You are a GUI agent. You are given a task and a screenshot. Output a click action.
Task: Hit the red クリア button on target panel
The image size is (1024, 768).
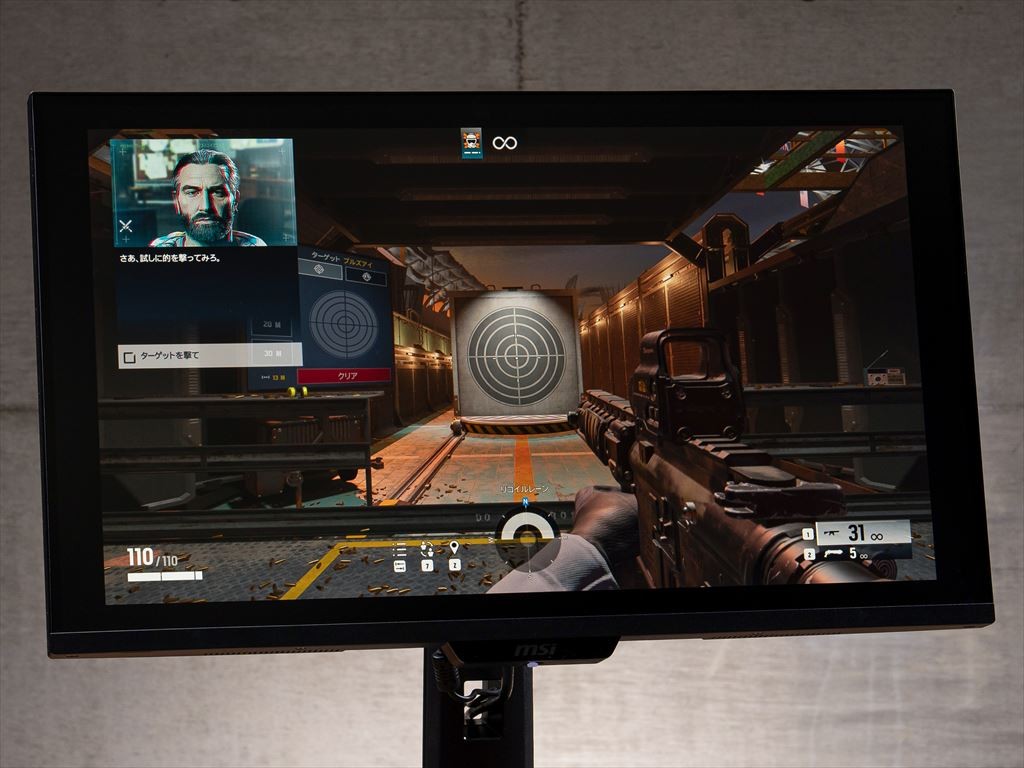coord(345,376)
